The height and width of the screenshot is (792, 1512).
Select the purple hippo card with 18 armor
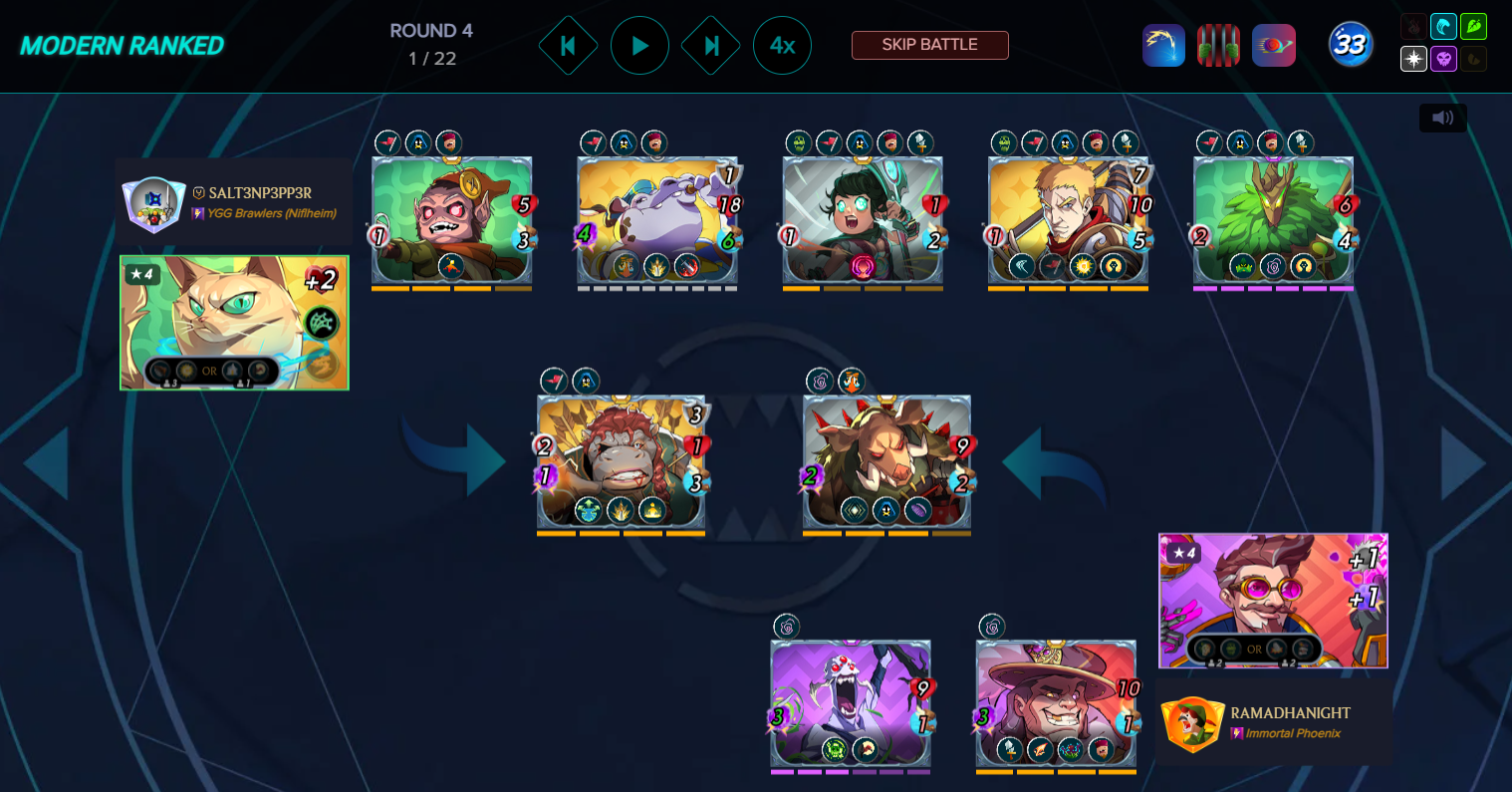(x=657, y=221)
